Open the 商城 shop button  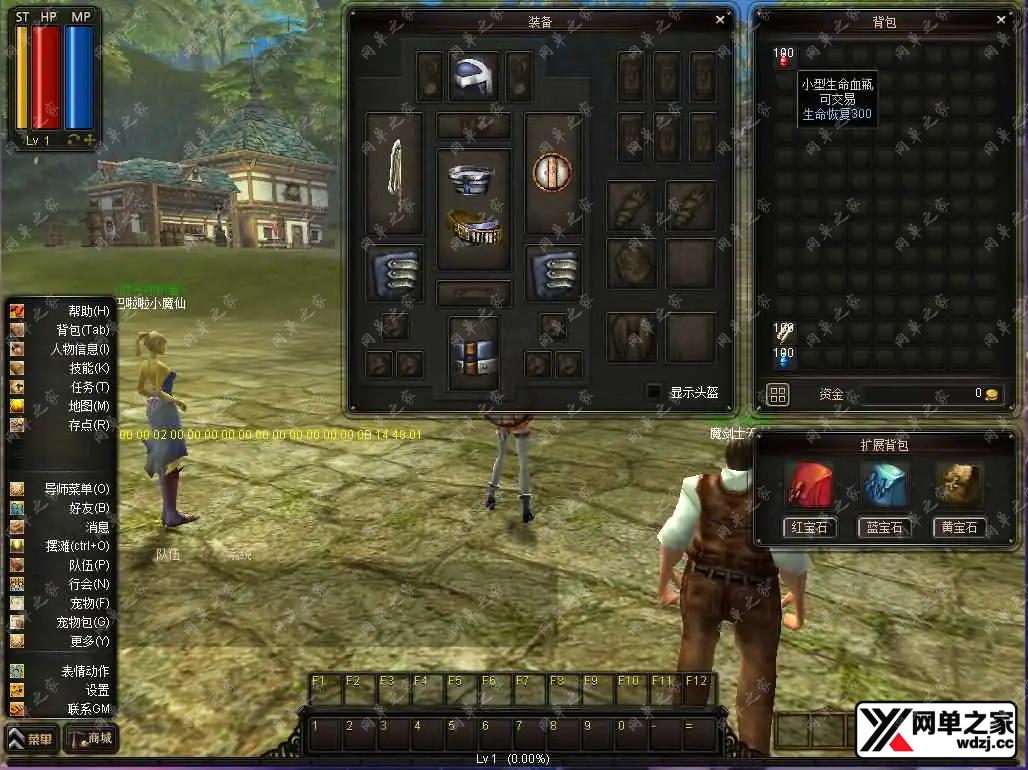91,740
